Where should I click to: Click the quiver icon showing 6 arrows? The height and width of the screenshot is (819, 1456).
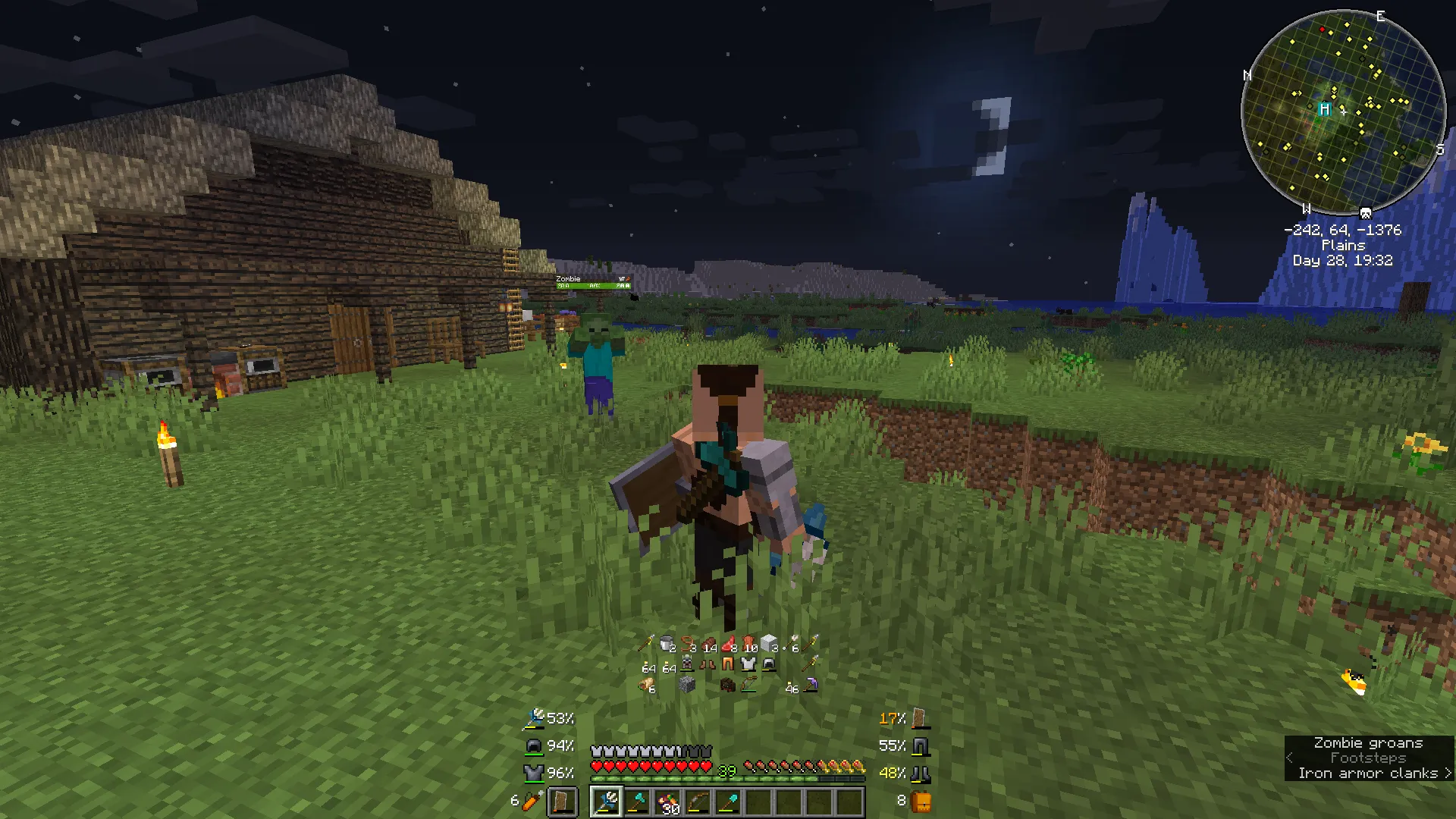pos(529,801)
